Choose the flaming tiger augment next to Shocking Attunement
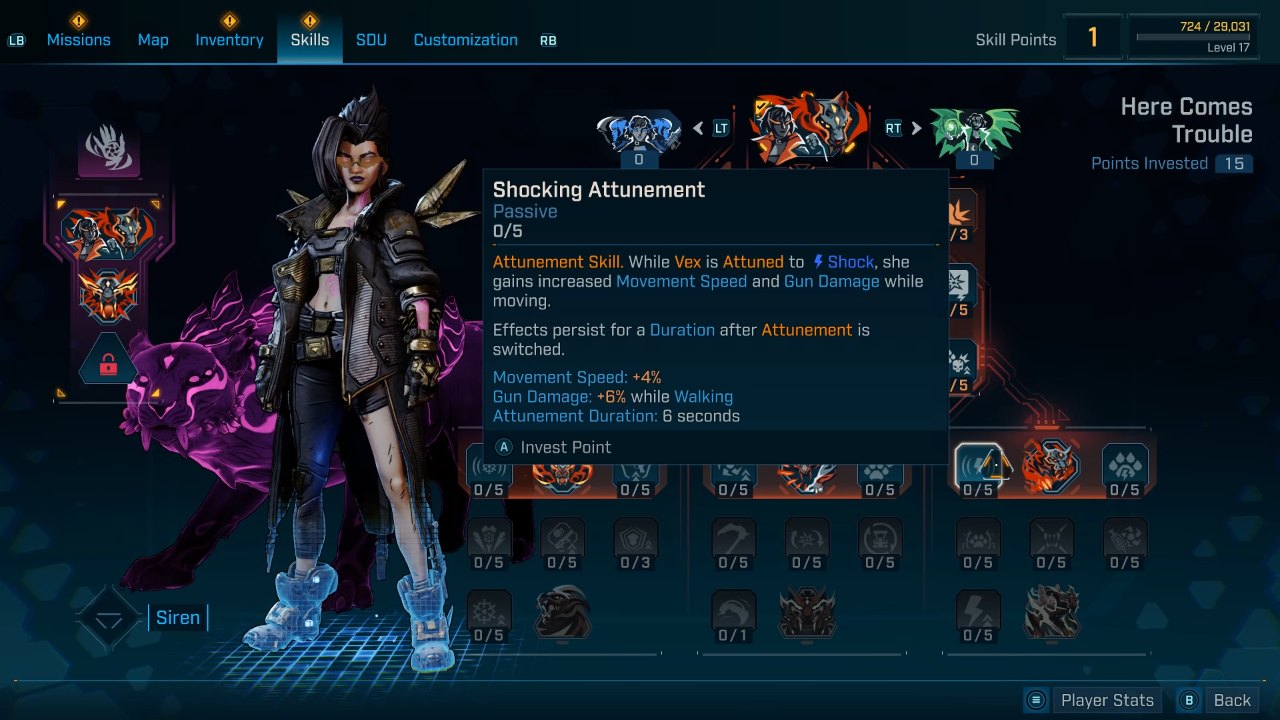This screenshot has width=1280, height=720. [1051, 466]
